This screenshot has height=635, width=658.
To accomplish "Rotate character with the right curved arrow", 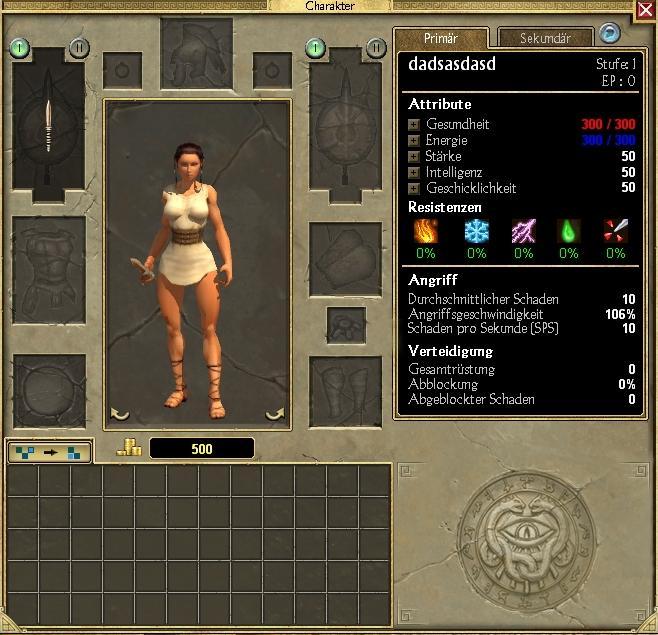I will point(274,413).
